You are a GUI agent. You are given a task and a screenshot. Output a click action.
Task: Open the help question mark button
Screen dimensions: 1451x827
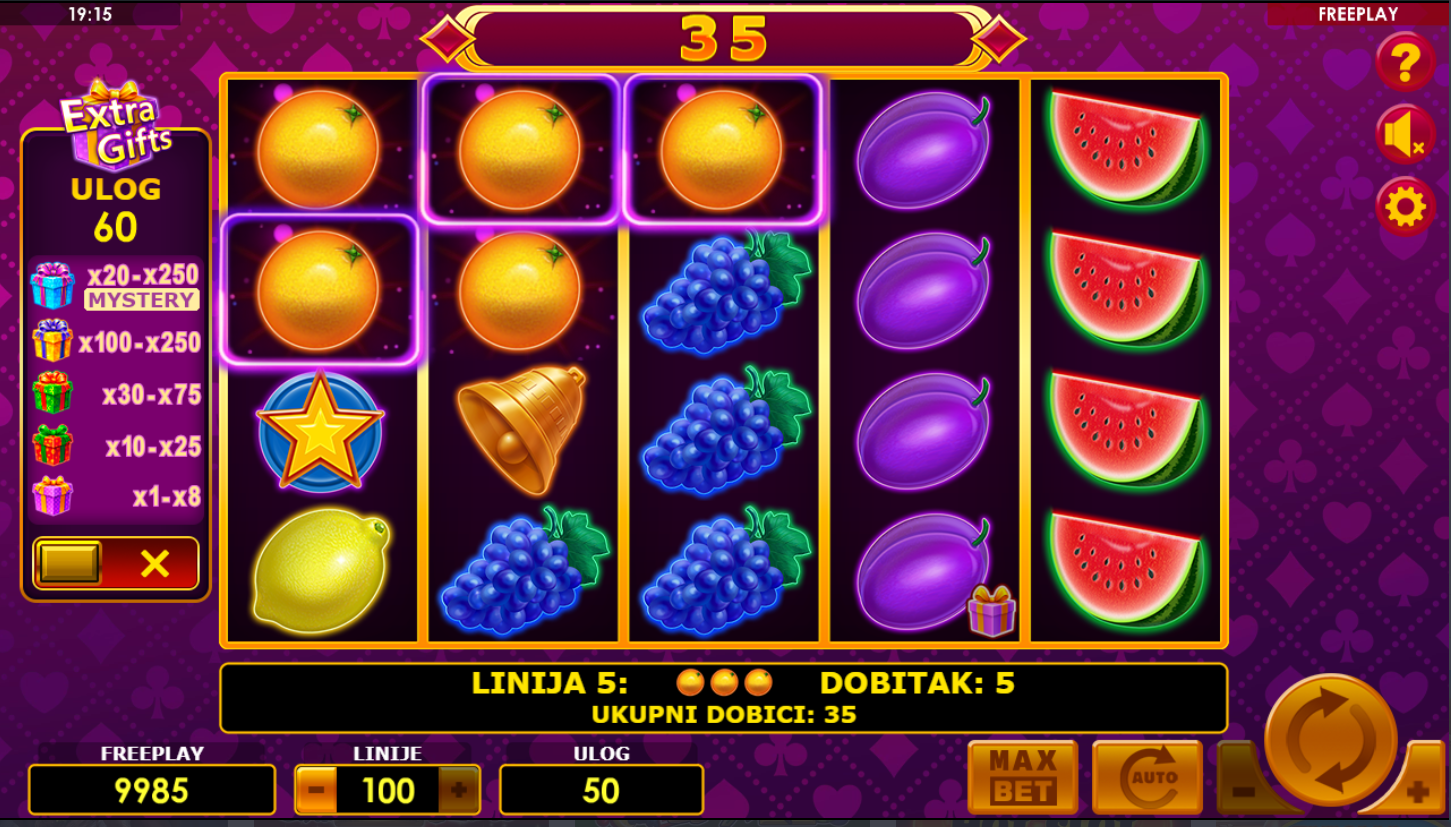[x=1405, y=62]
